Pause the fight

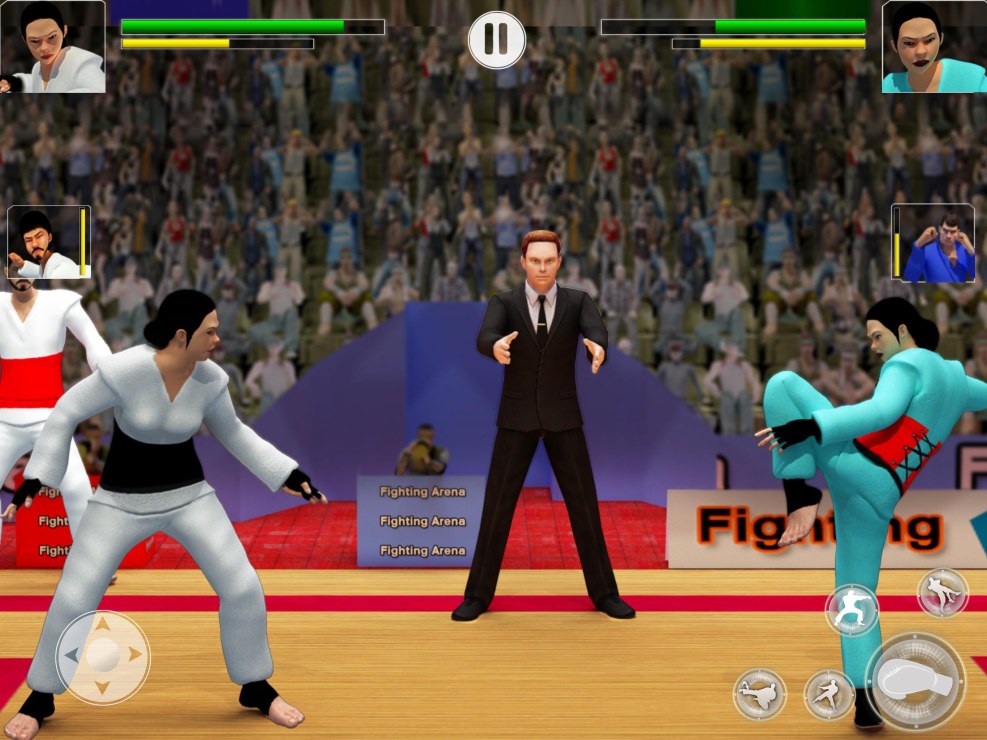point(496,40)
